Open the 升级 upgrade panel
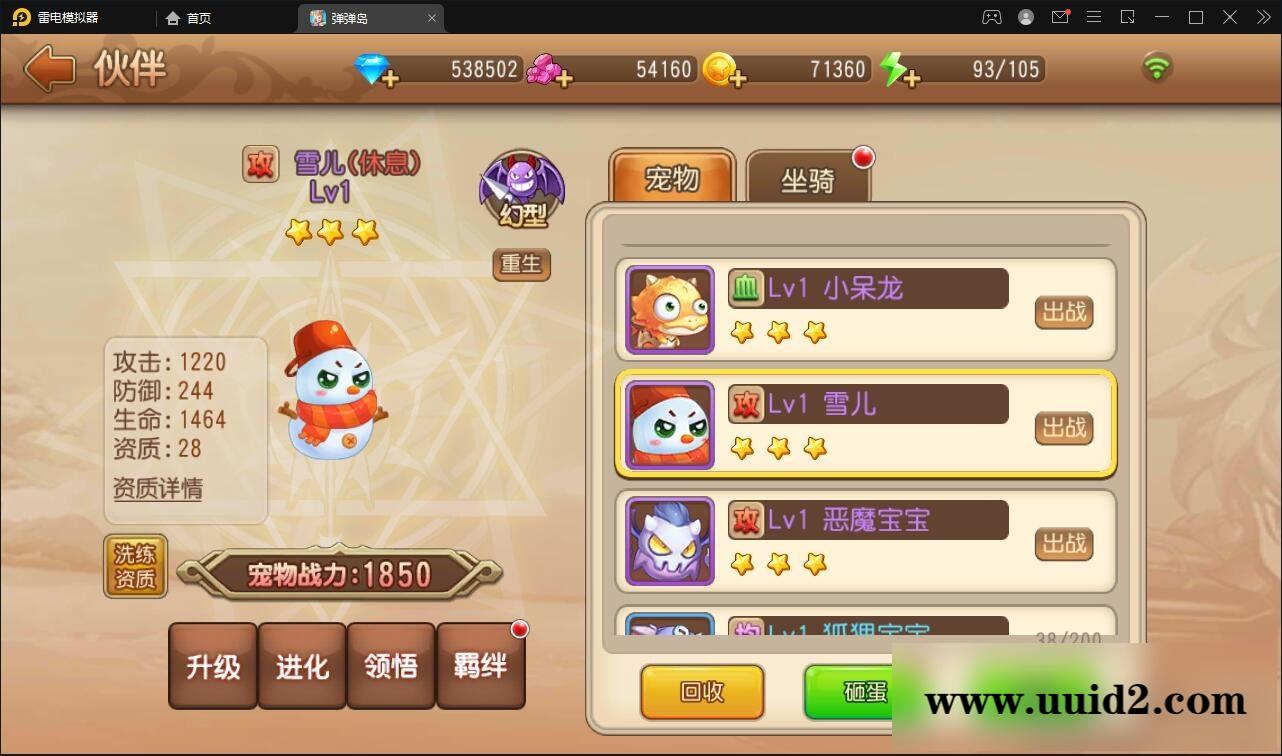 click(212, 666)
